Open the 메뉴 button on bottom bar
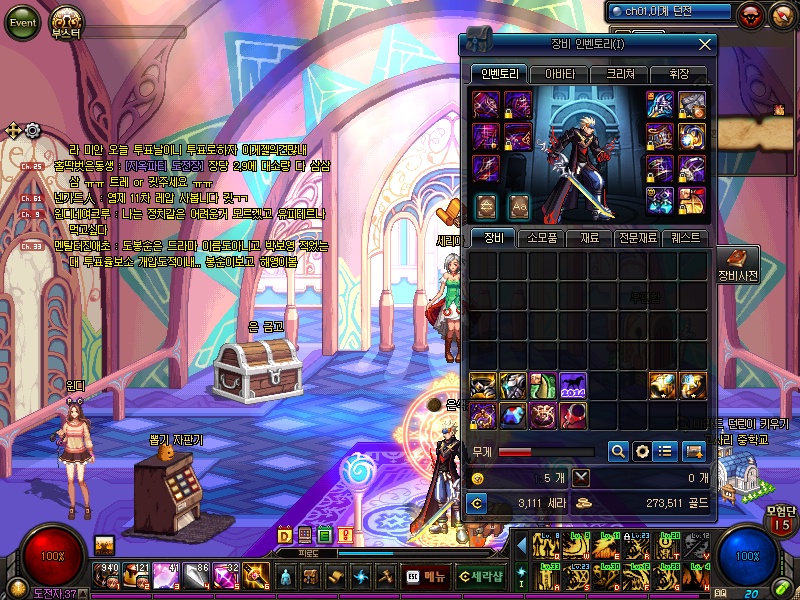Screen dimensions: 800x600 tap(426, 576)
